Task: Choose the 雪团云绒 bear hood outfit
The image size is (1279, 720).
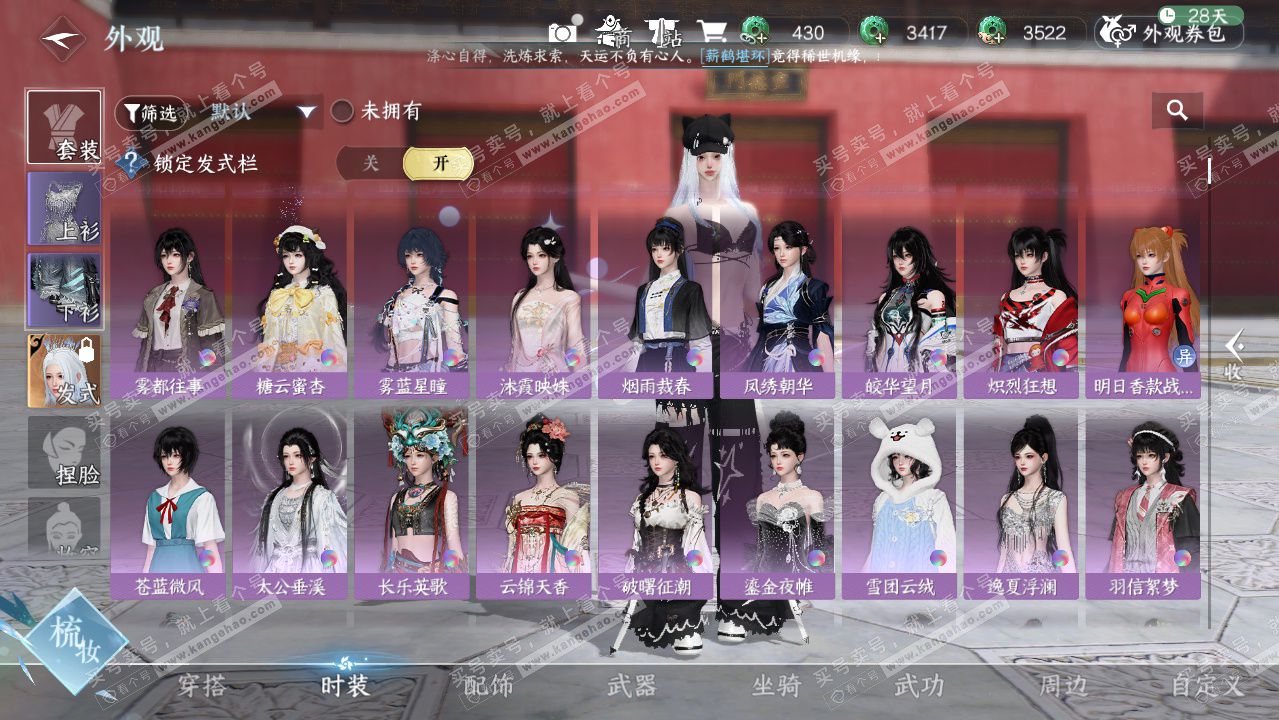Action: click(899, 500)
